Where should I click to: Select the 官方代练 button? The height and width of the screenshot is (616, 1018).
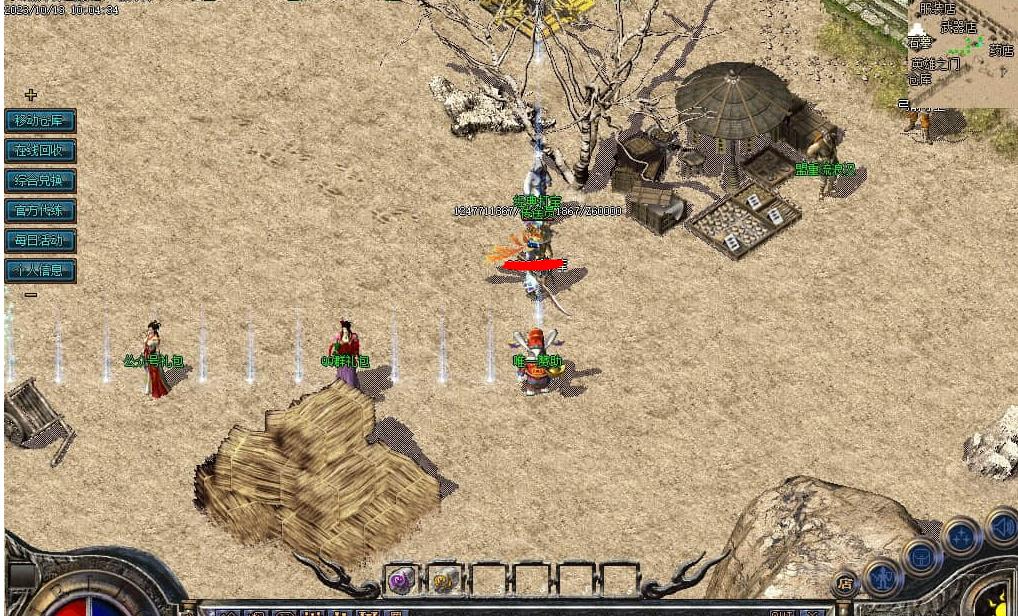click(x=40, y=211)
